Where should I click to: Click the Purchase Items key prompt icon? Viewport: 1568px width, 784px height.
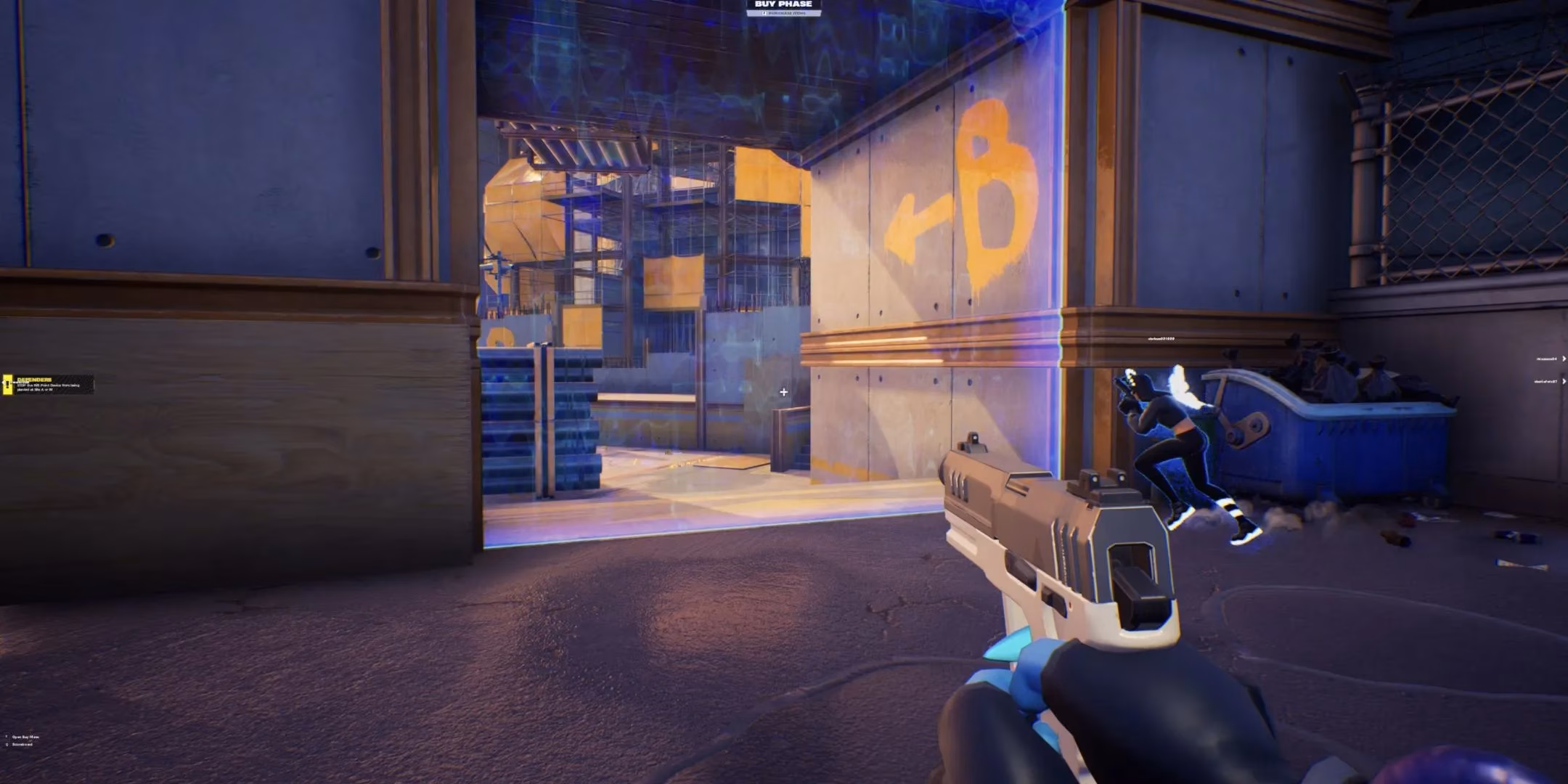[764, 12]
